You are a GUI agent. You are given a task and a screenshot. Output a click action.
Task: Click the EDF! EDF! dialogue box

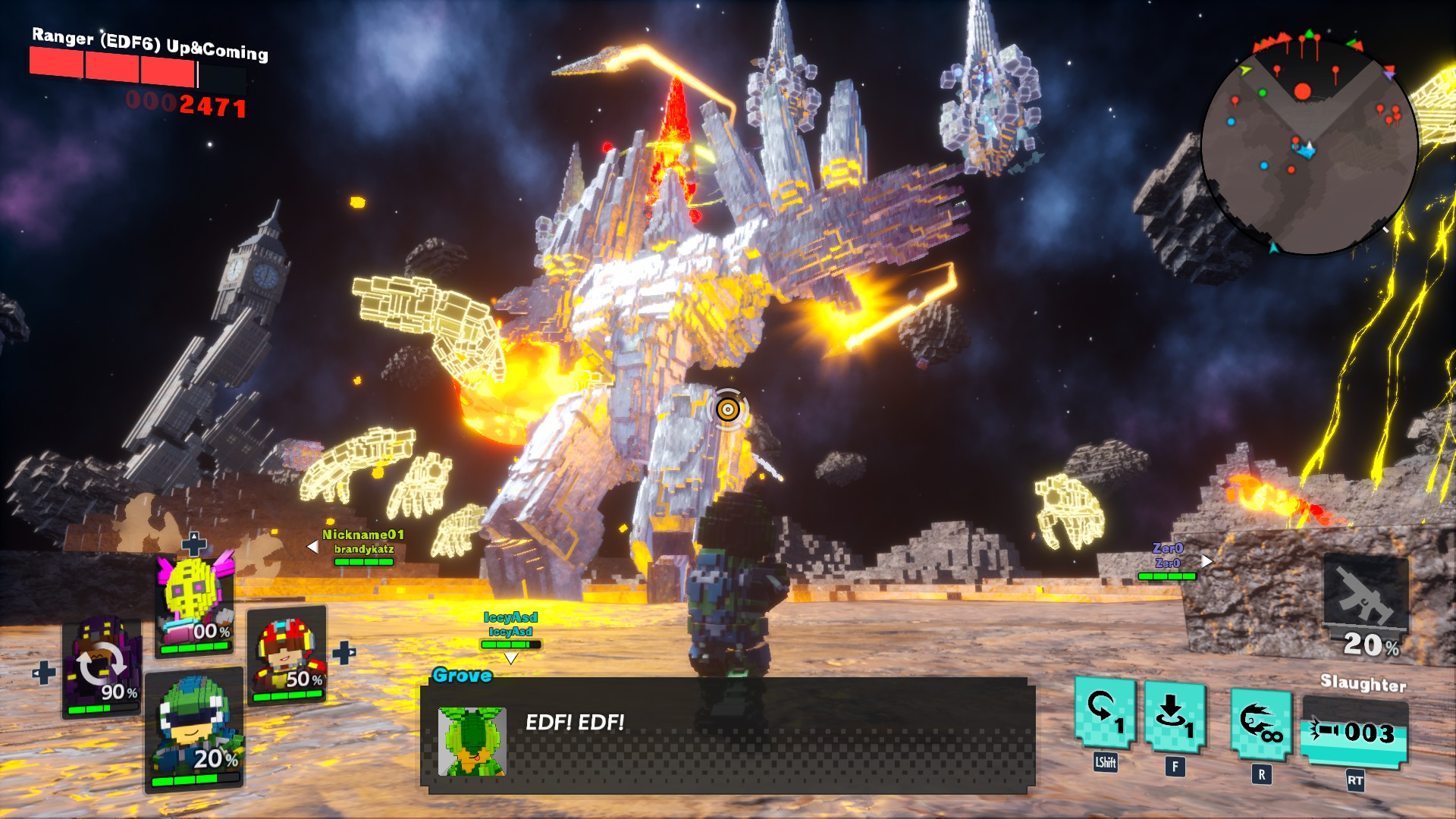click(x=728, y=736)
